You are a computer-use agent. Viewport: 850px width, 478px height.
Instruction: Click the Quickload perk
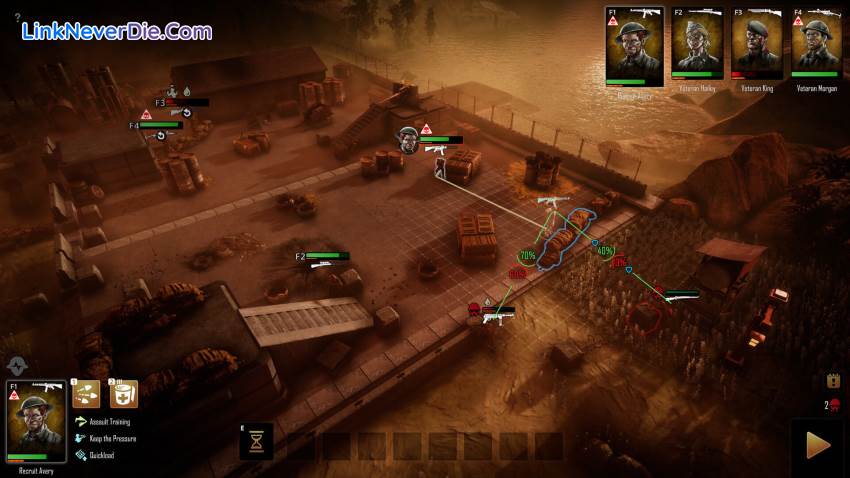click(x=102, y=455)
